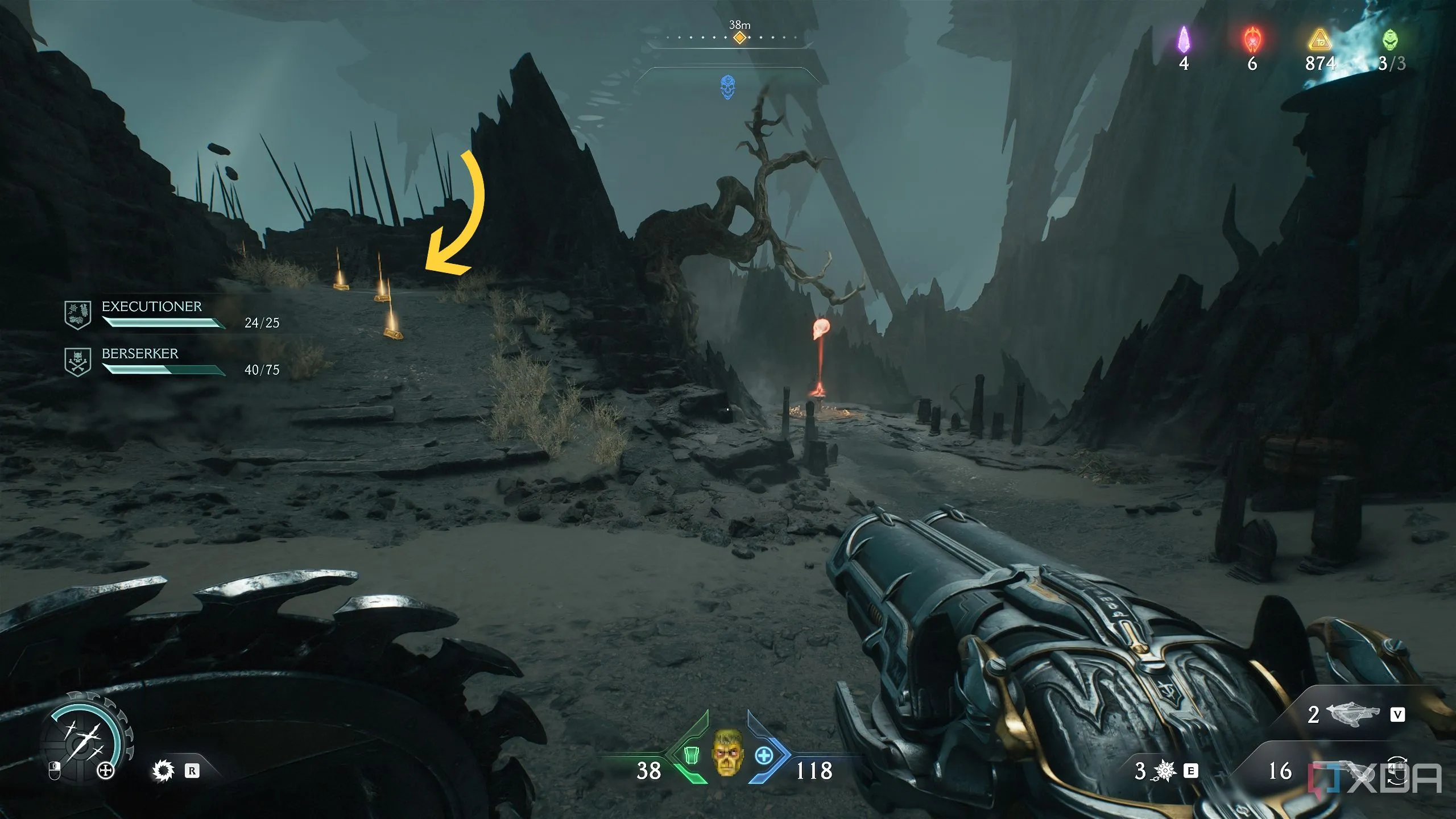Click the blue skull compass marker
The height and width of the screenshot is (819, 1456).
(x=727, y=87)
